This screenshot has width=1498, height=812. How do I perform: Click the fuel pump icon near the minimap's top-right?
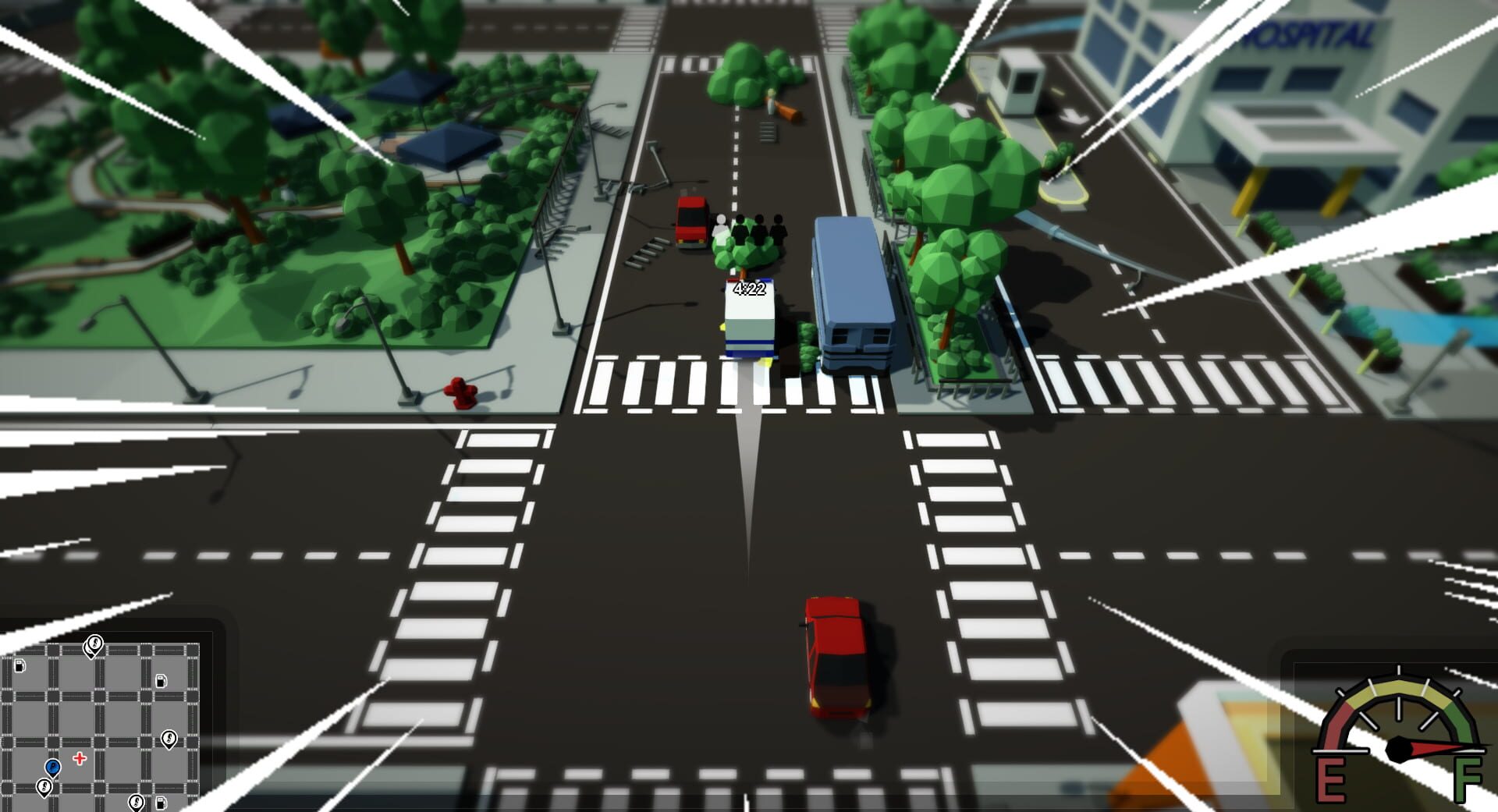click(x=161, y=681)
